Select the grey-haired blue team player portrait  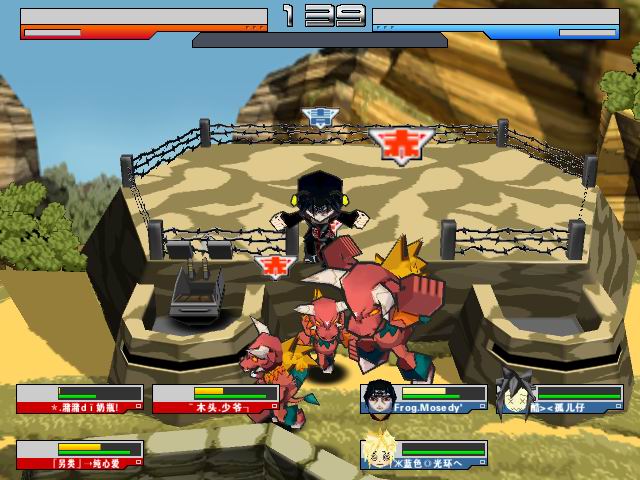[x=513, y=395]
